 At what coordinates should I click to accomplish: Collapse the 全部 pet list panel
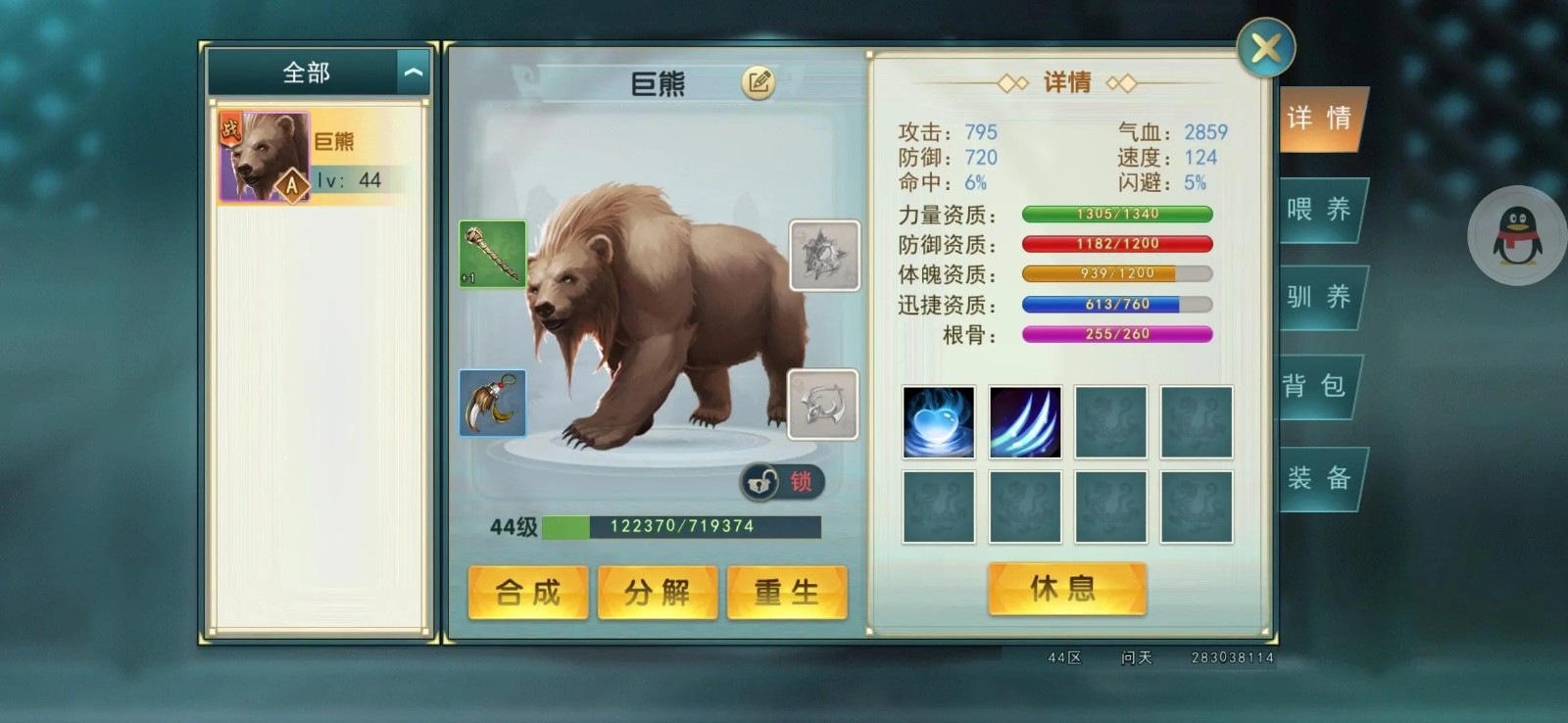[413, 72]
